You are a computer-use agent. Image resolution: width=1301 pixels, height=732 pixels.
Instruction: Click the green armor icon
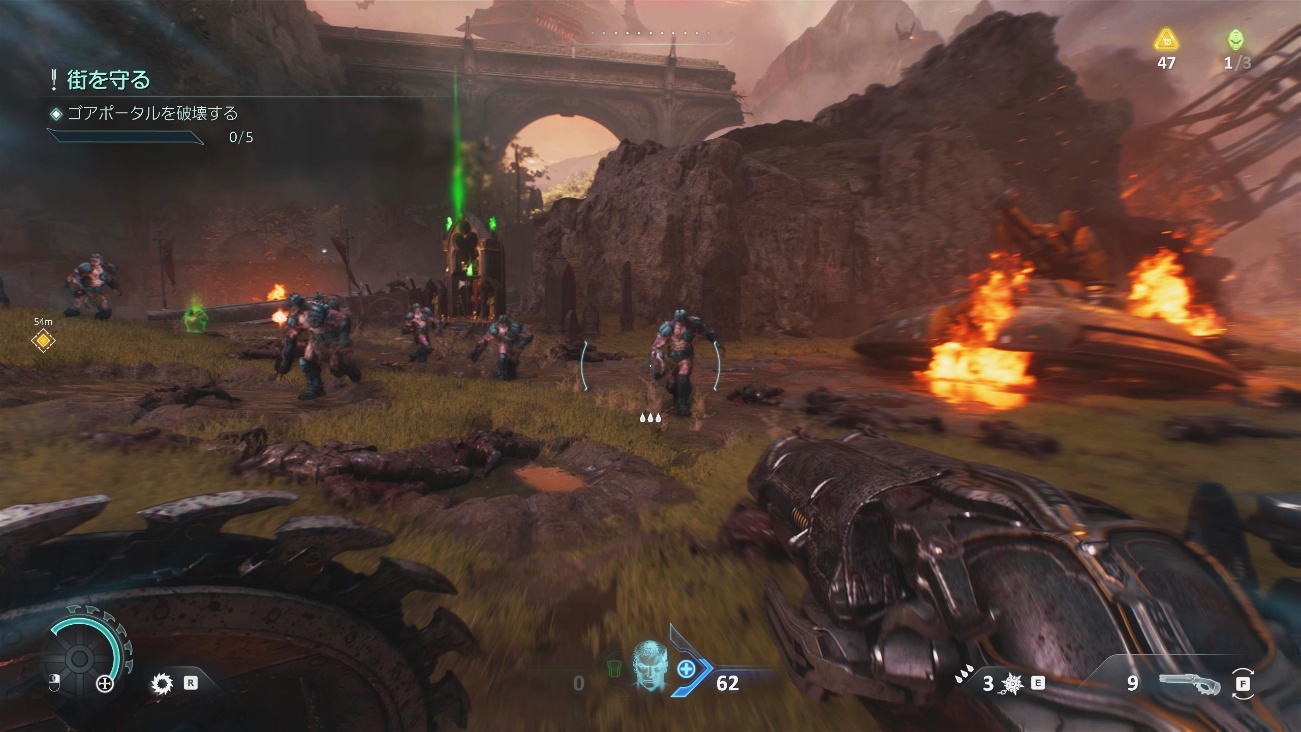point(614,666)
